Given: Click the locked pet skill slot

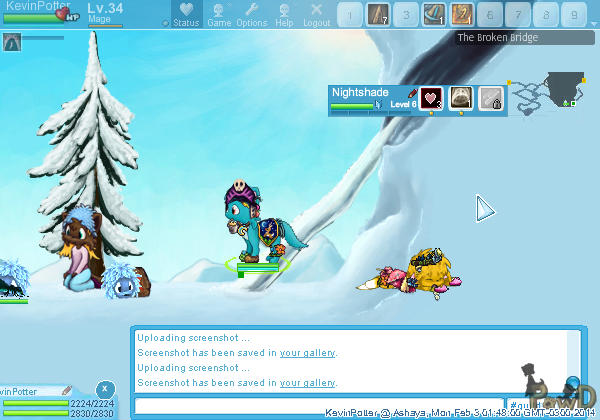Looking at the screenshot, I should pyautogui.click(x=490, y=98).
